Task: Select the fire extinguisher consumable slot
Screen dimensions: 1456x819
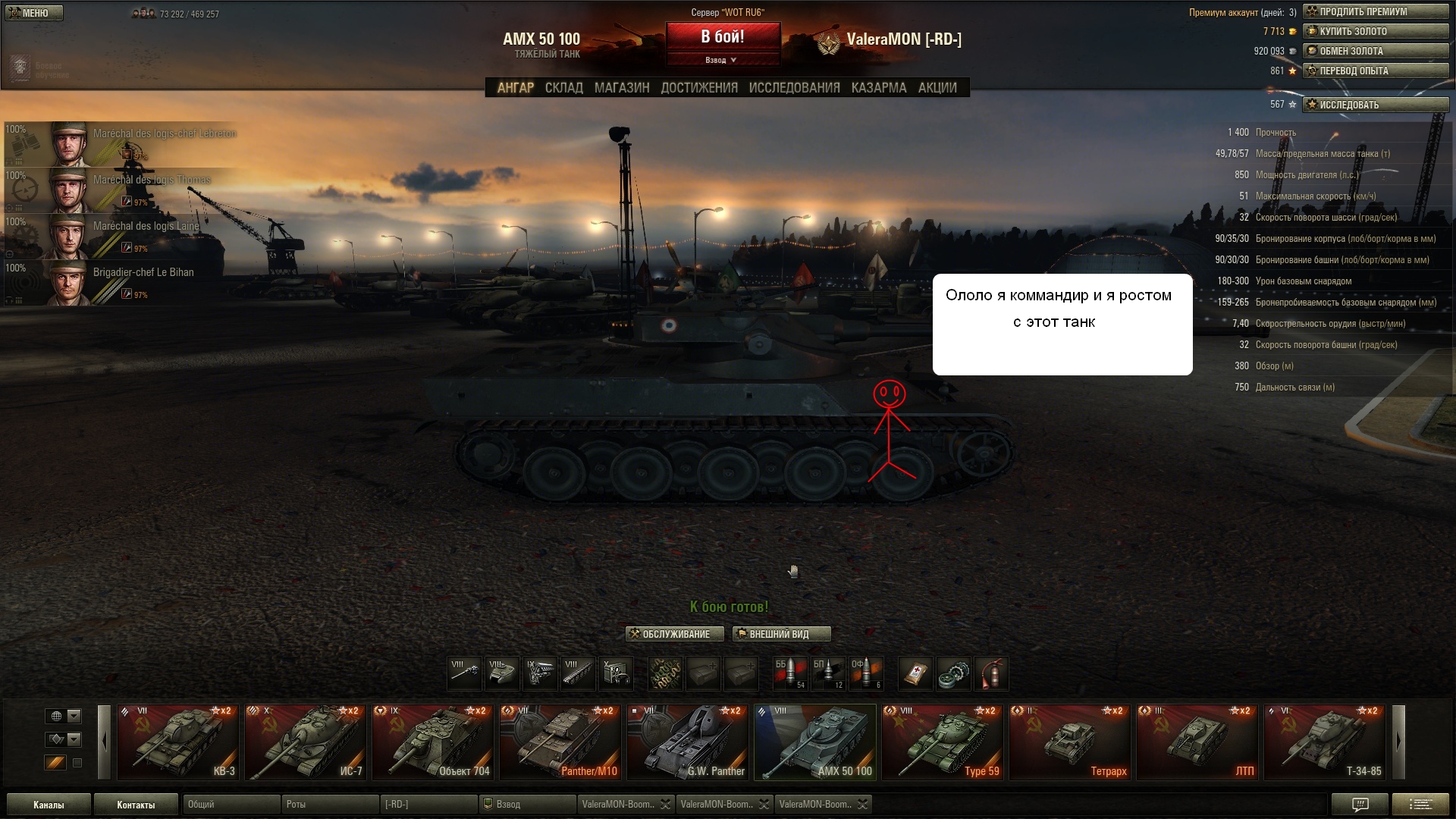Action: [991, 673]
